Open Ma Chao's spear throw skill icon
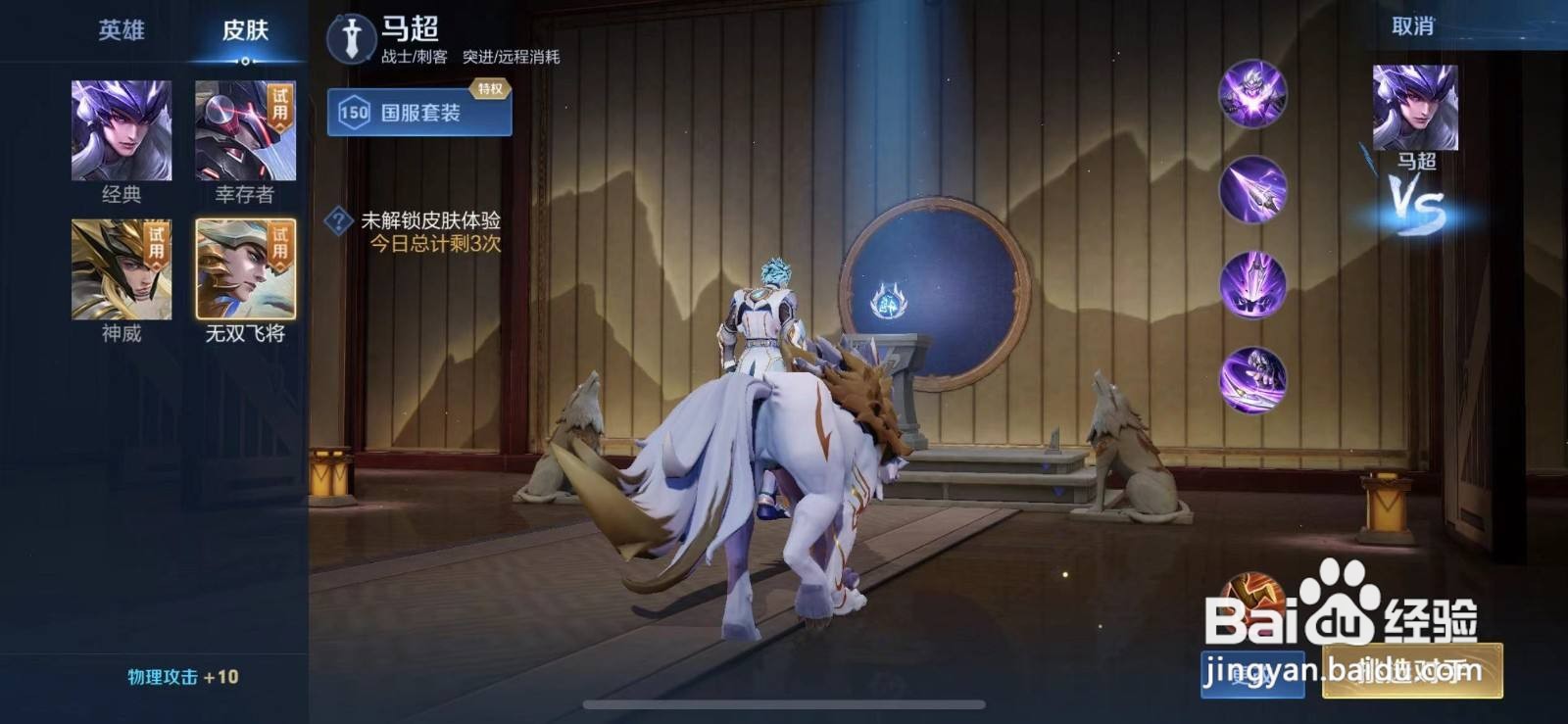The height and width of the screenshot is (724, 1568). point(1249,189)
